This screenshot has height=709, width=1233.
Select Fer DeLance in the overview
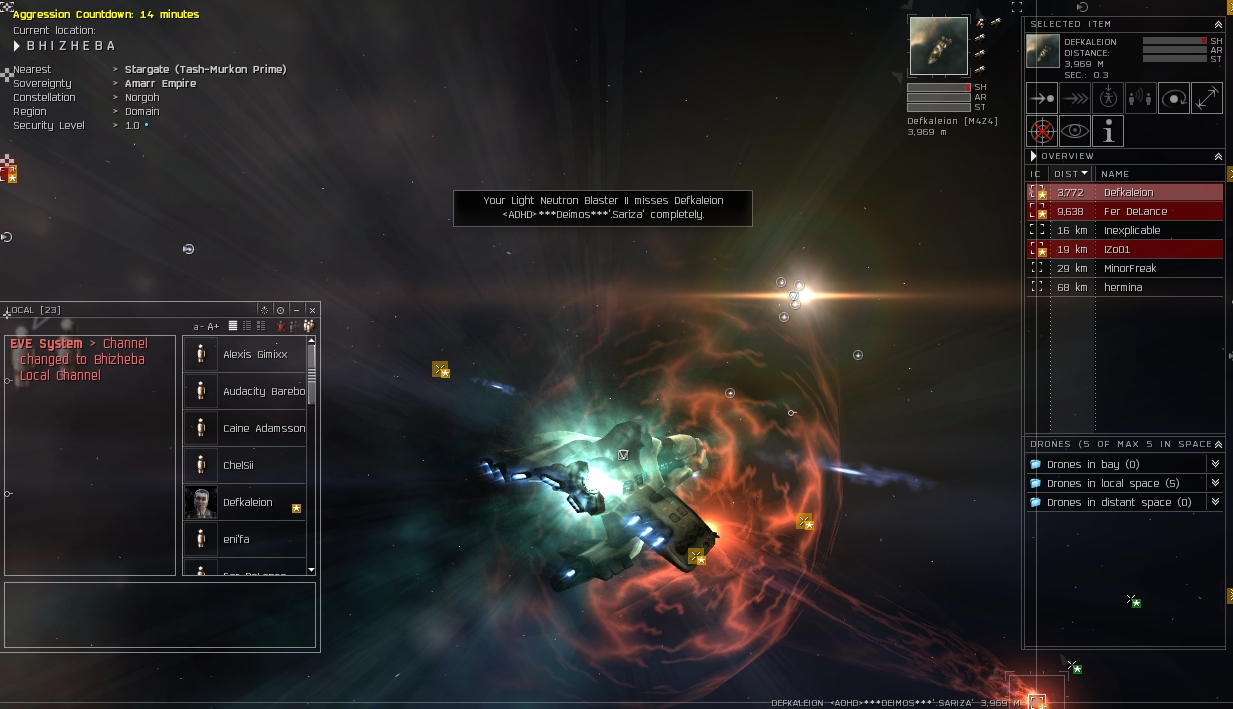point(1133,211)
